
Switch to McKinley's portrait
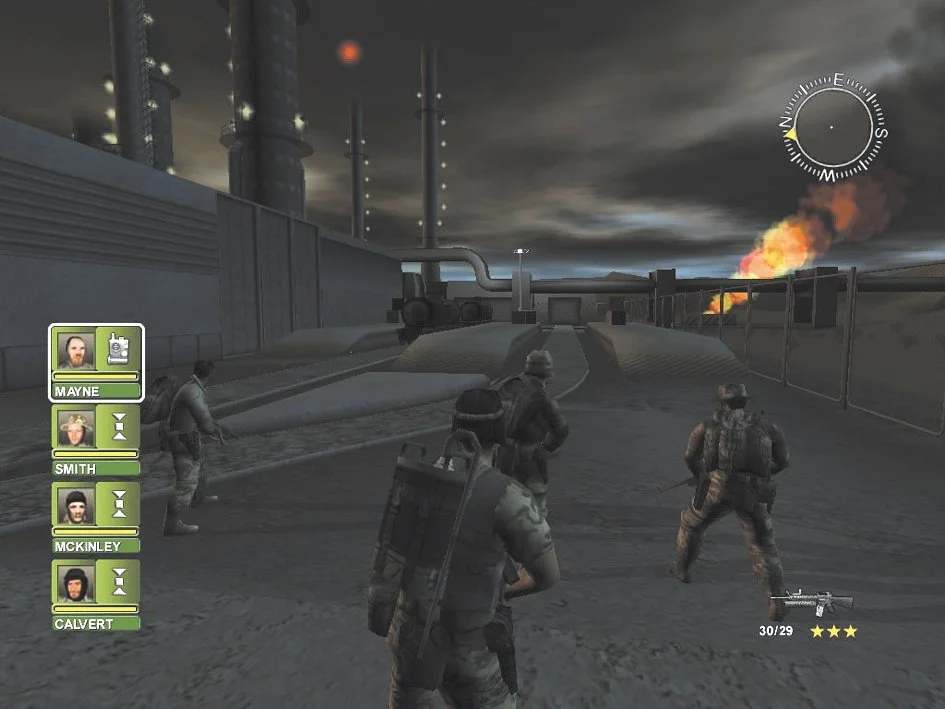tap(76, 505)
